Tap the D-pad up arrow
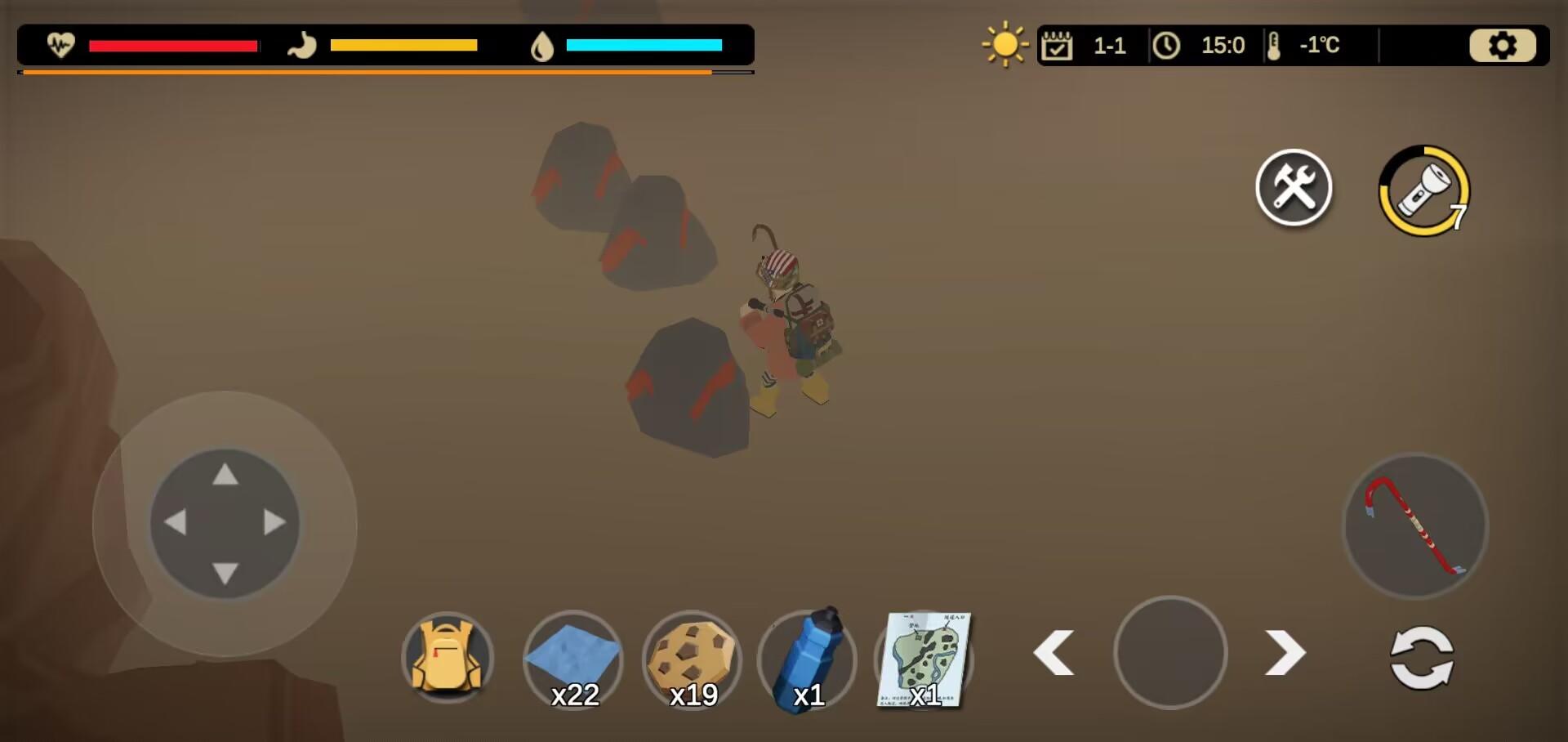Screen dimensions: 1568x742 click(x=225, y=475)
